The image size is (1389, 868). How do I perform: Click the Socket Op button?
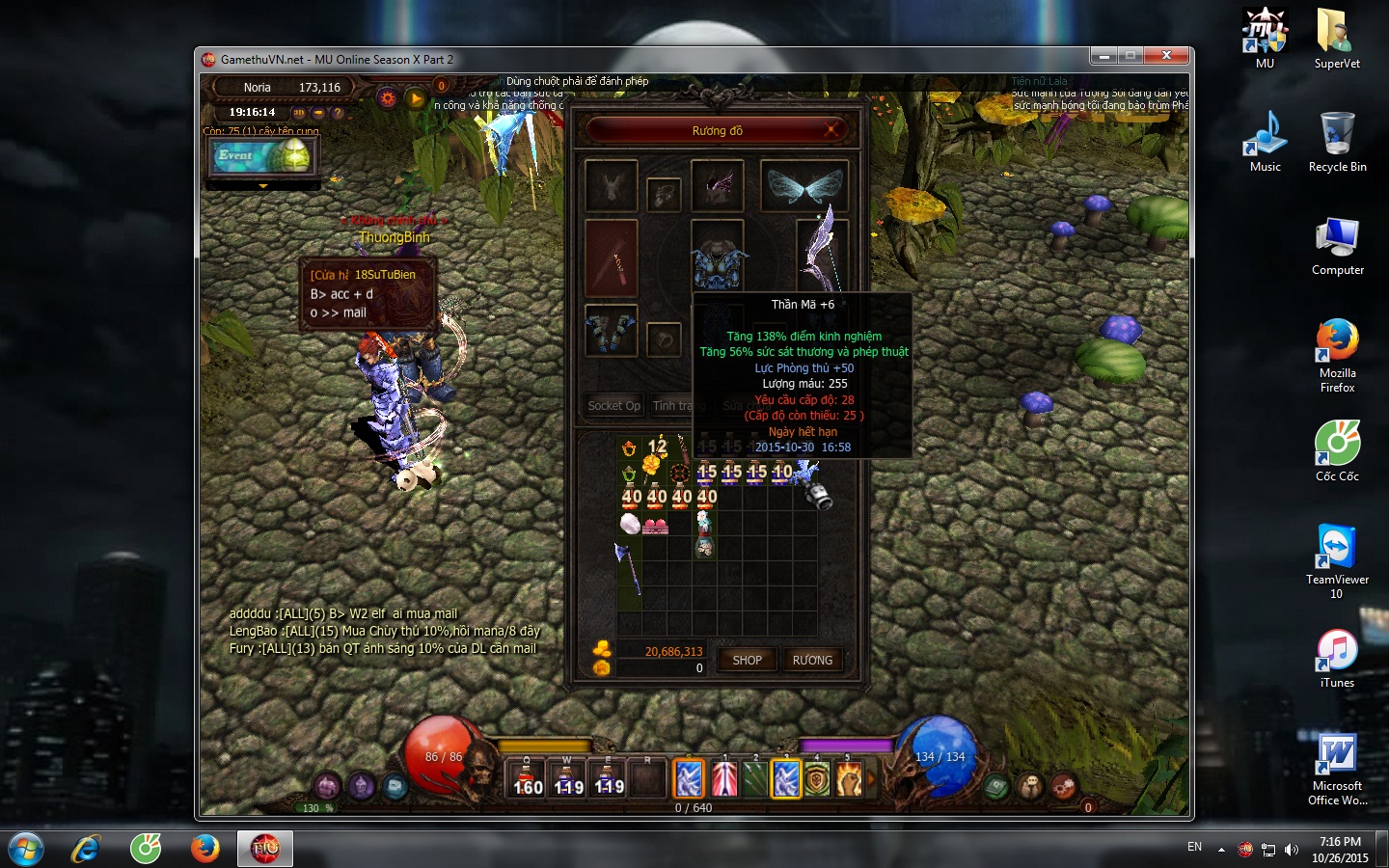613,406
